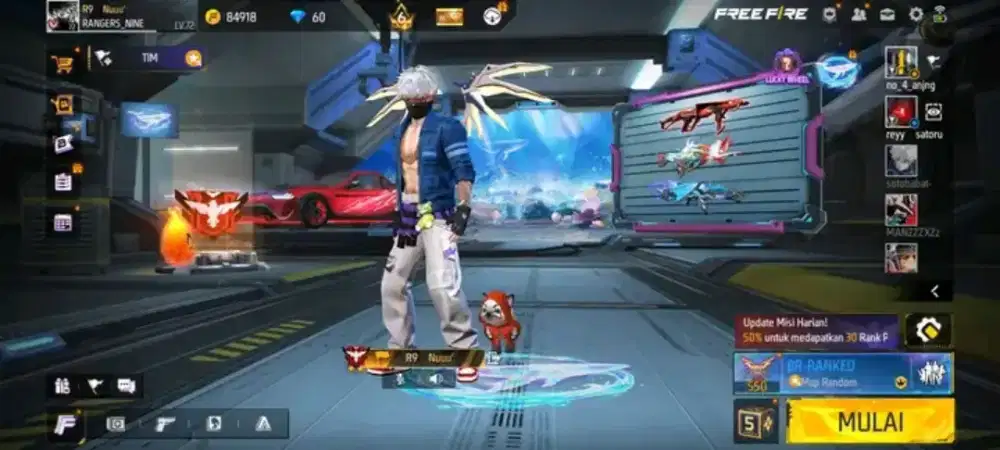Image resolution: width=1000 pixels, height=450 pixels.
Task: Open the chat speech bubble
Action: (x=127, y=385)
